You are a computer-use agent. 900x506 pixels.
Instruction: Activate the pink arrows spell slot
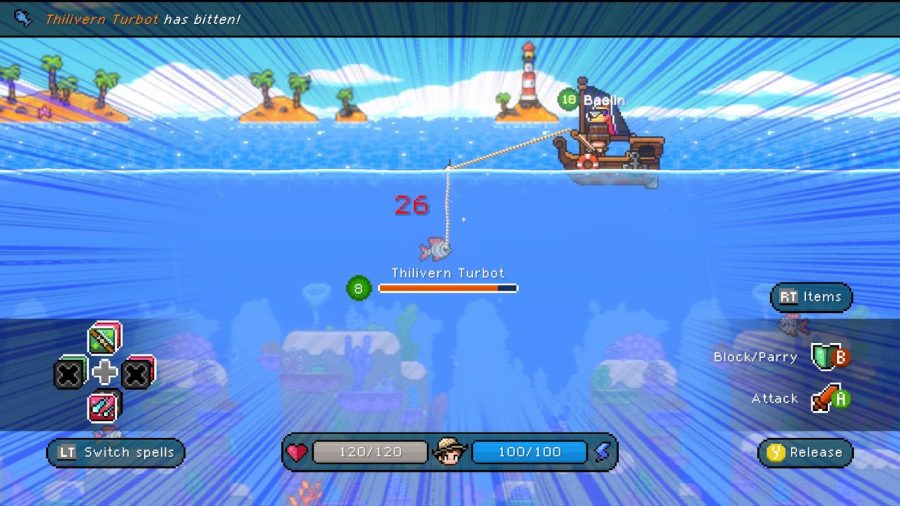[x=104, y=406]
